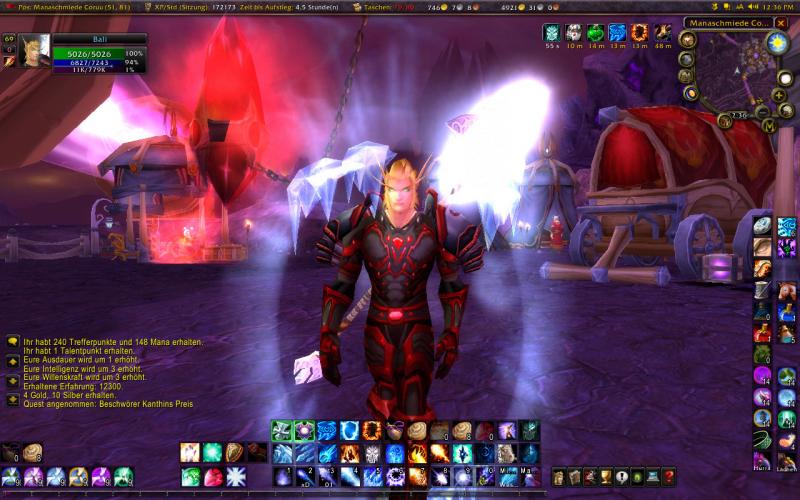The width and height of the screenshot is (800, 500).
Task: Use the white snowflake ability icon
Action: (x=236, y=476)
